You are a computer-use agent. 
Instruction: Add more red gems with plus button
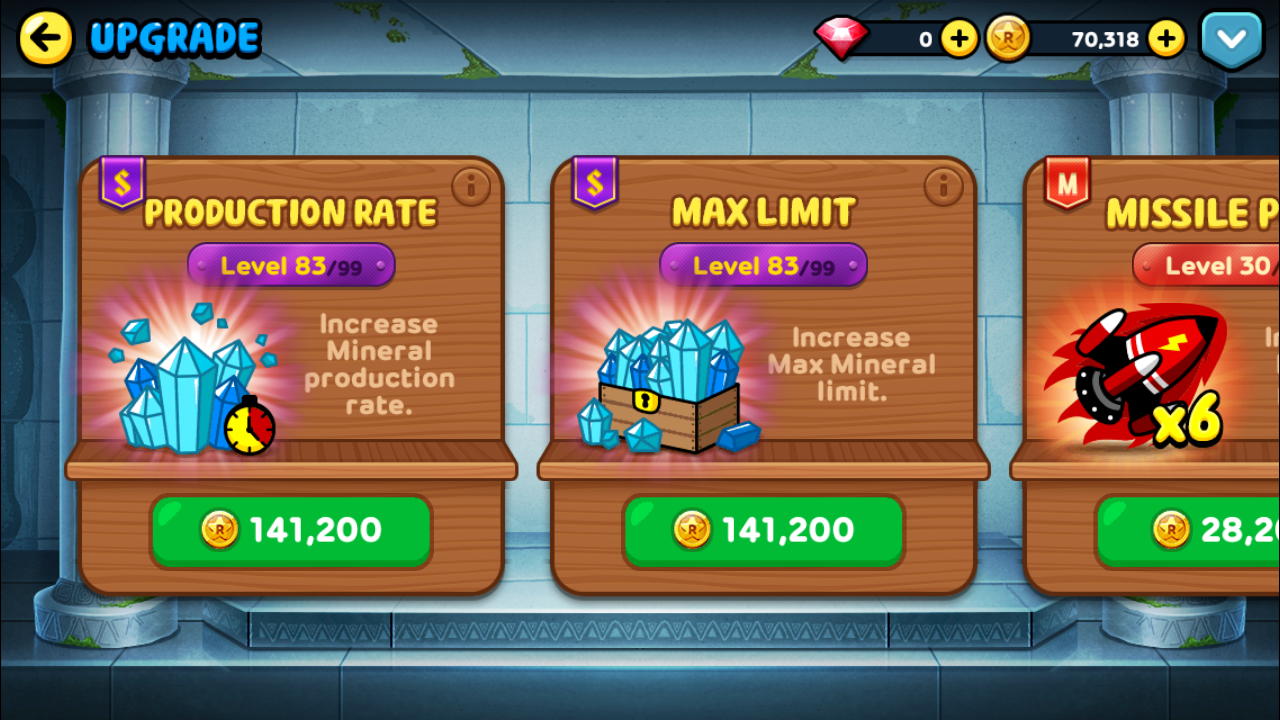click(x=959, y=39)
